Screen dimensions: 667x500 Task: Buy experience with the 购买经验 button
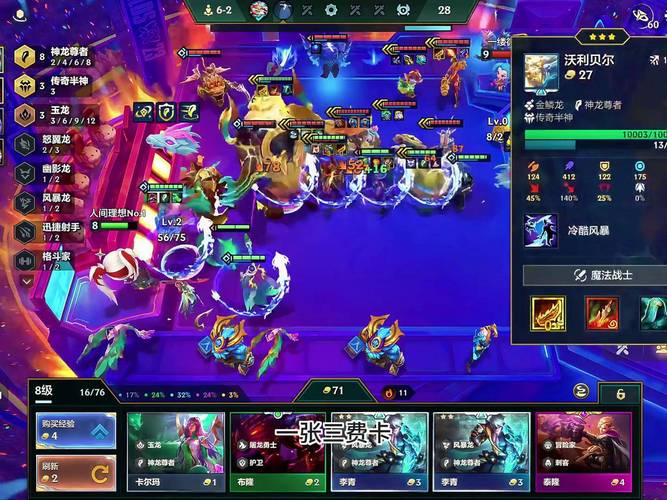tap(75, 431)
